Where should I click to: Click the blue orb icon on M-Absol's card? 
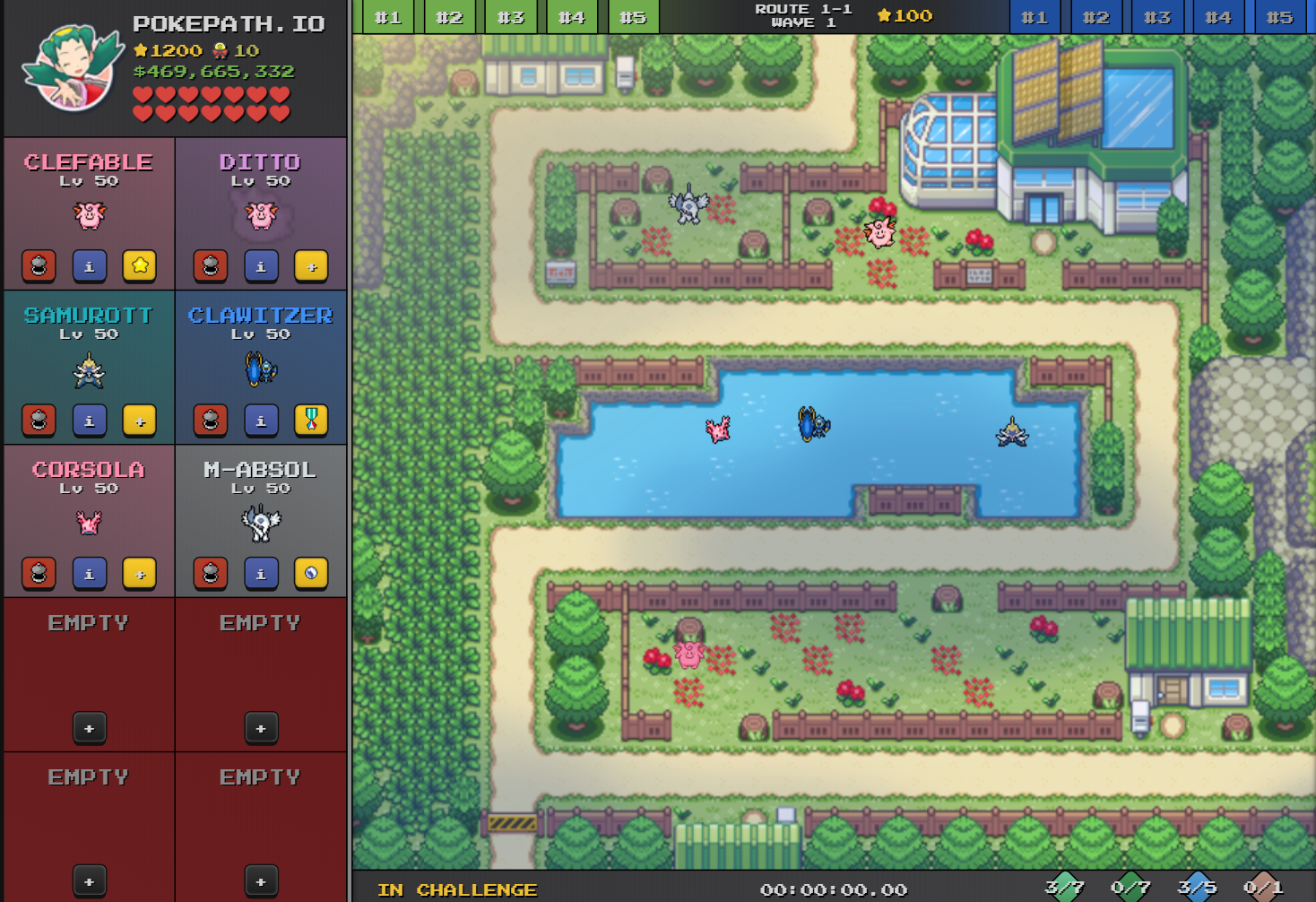(311, 573)
